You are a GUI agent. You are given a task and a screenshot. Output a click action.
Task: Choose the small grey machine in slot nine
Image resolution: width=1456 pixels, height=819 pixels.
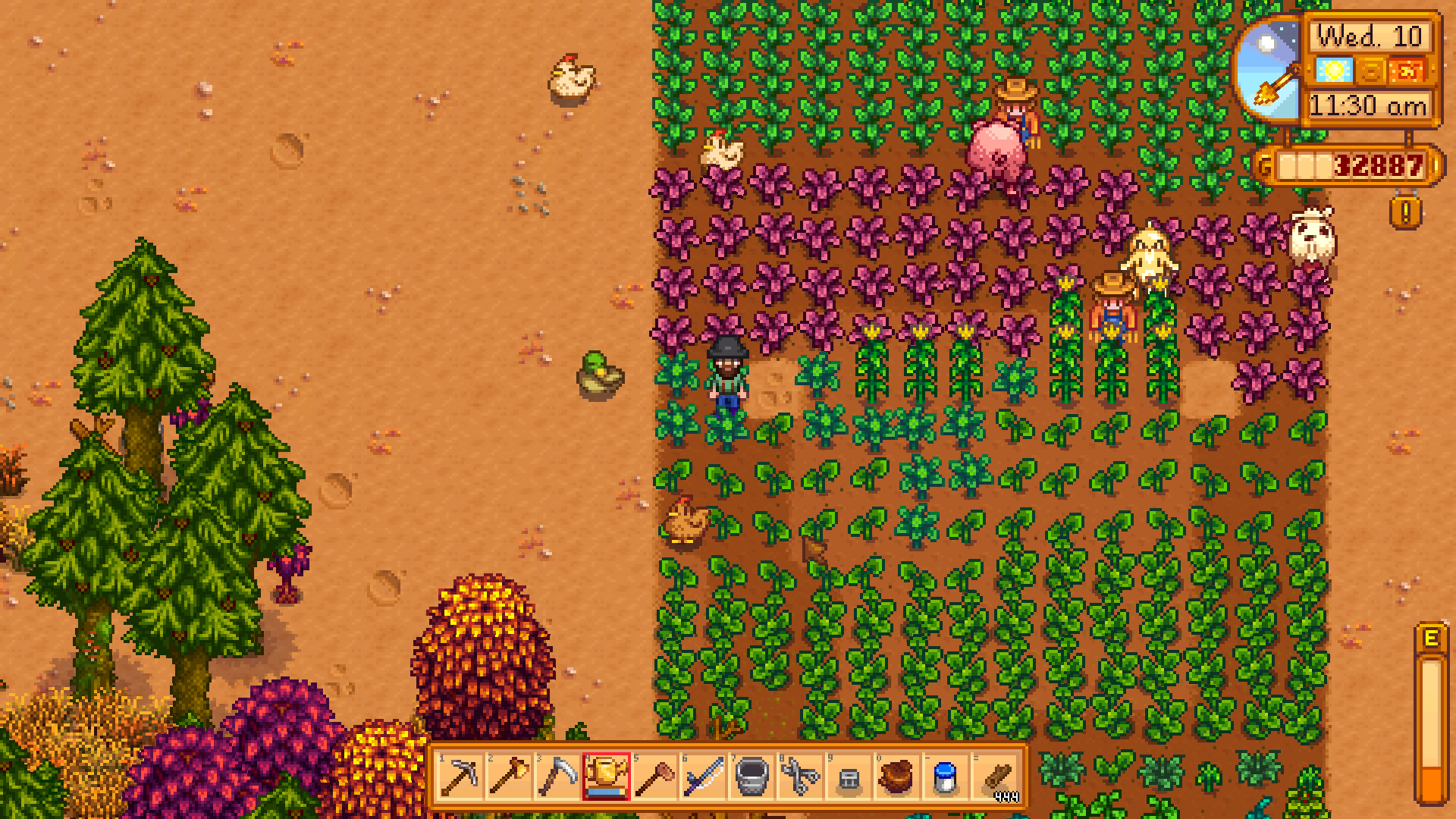point(849,777)
